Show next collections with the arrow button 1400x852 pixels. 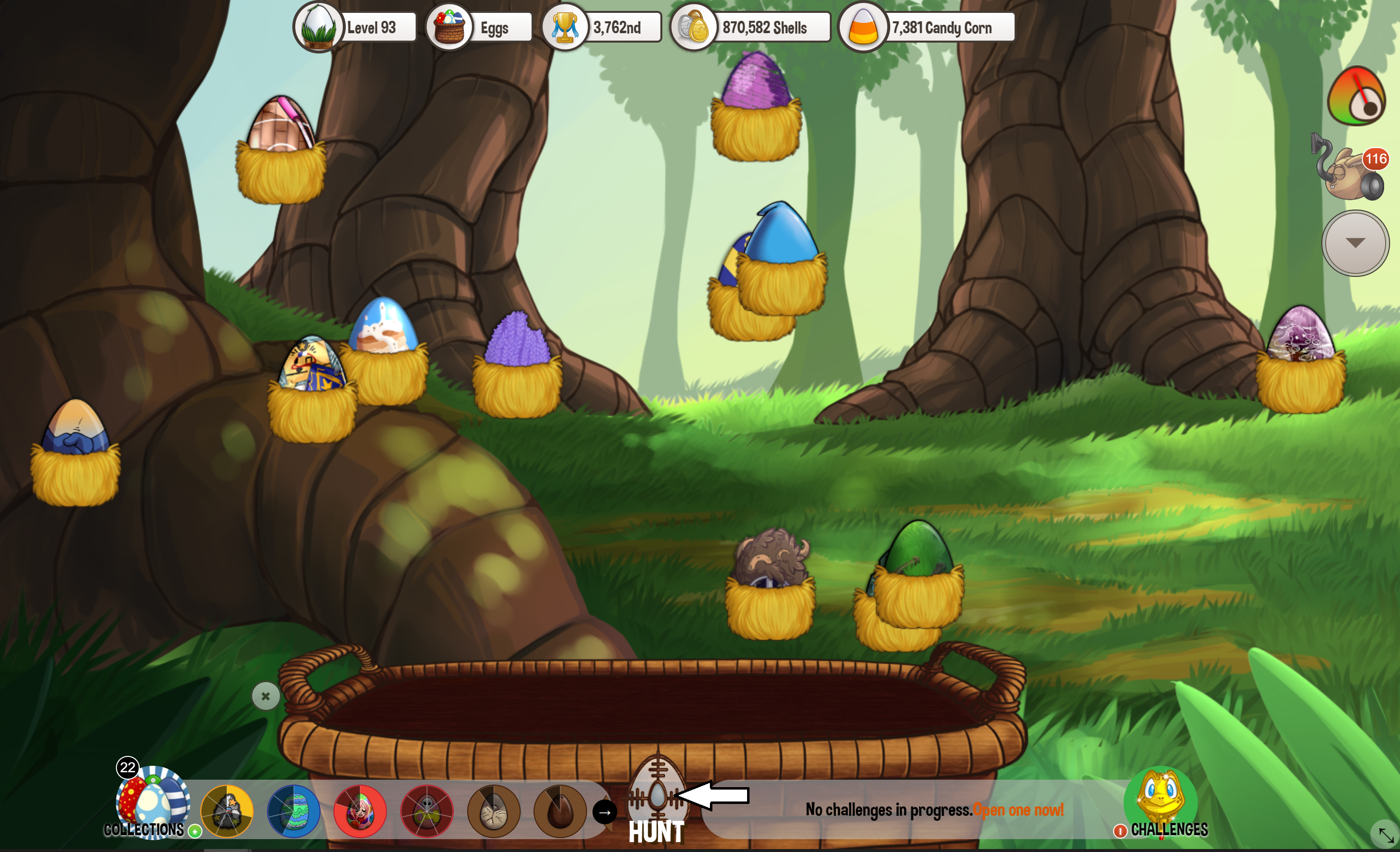tap(604, 812)
